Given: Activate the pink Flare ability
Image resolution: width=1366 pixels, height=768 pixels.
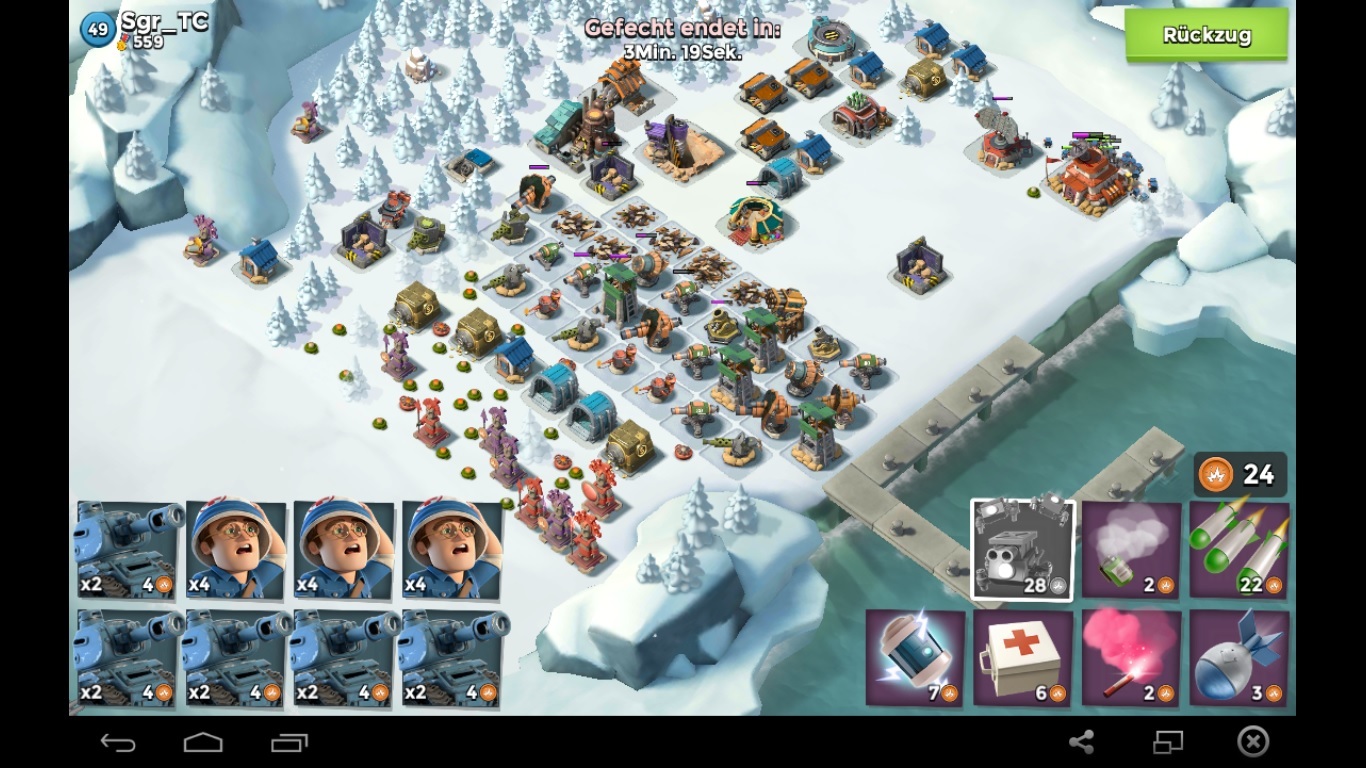Looking at the screenshot, I should (x=1131, y=658).
